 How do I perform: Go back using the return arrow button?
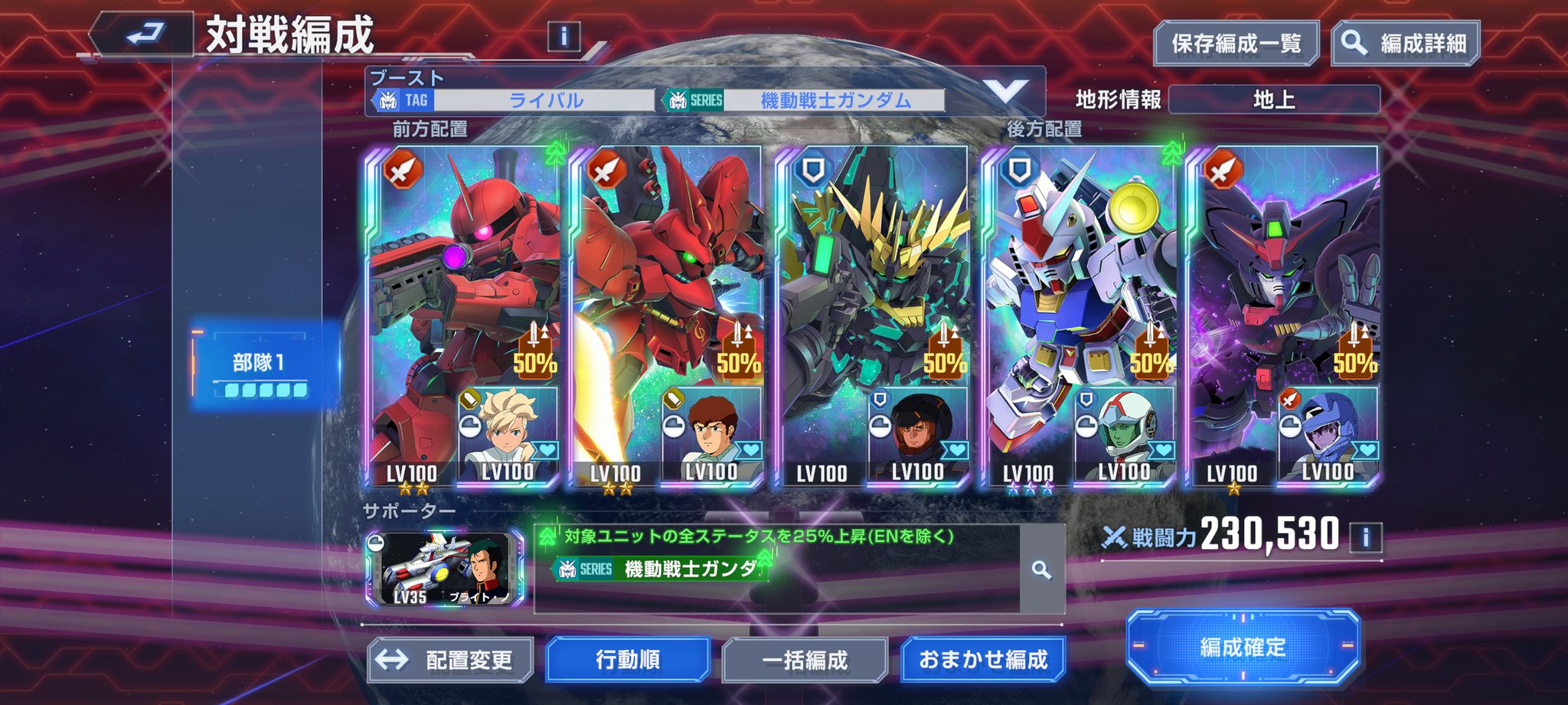pos(144,34)
